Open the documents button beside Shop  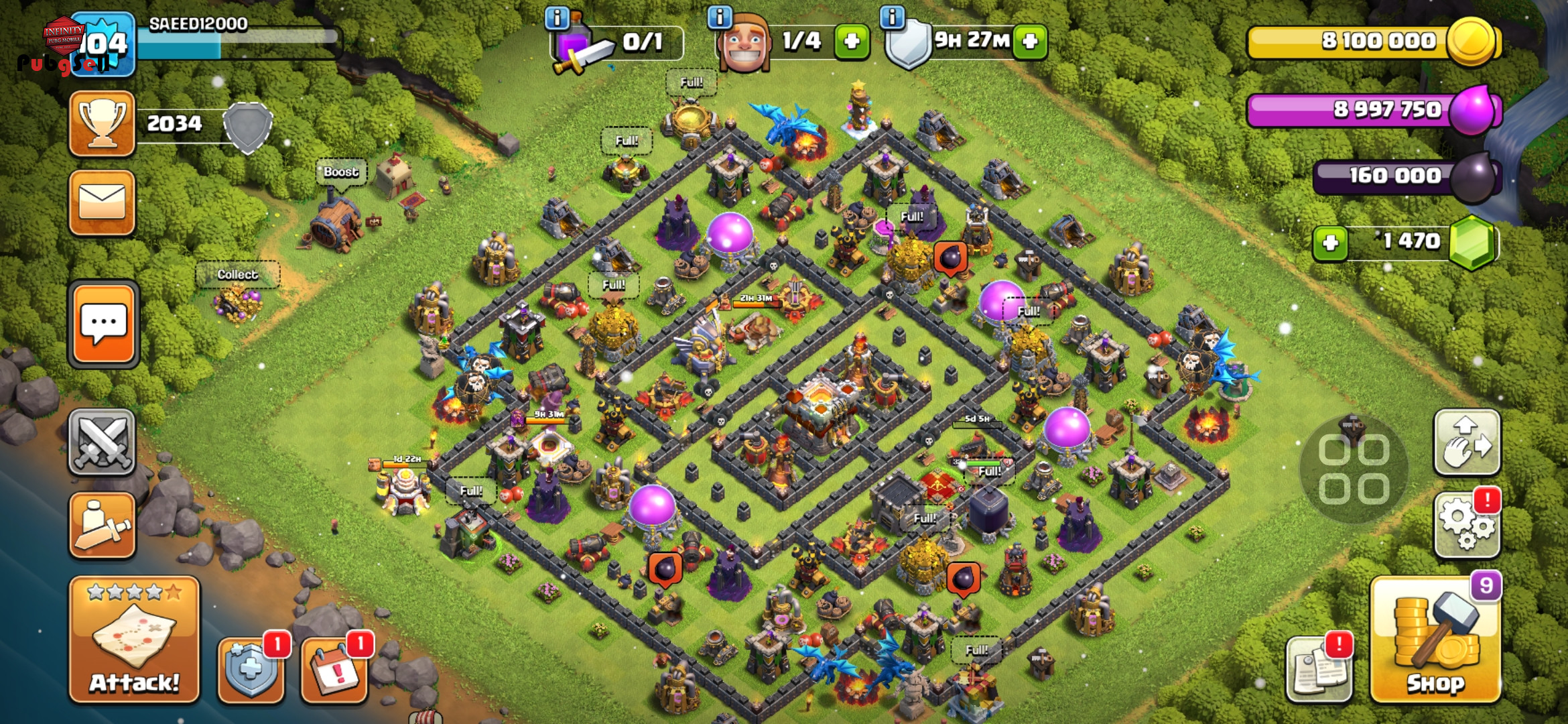[1318, 668]
